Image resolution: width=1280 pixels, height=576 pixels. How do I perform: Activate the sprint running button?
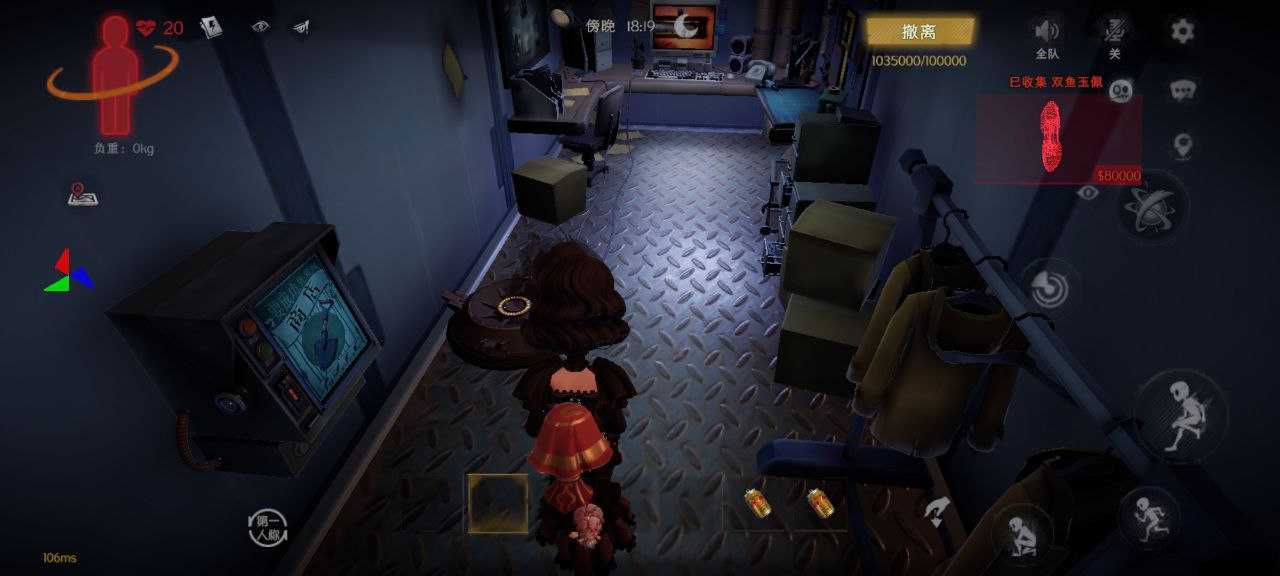click(1149, 518)
